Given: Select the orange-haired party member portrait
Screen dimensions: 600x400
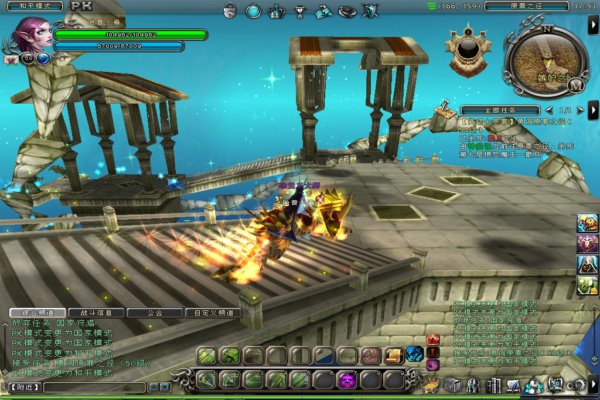Looking at the screenshot, I should point(587,224).
